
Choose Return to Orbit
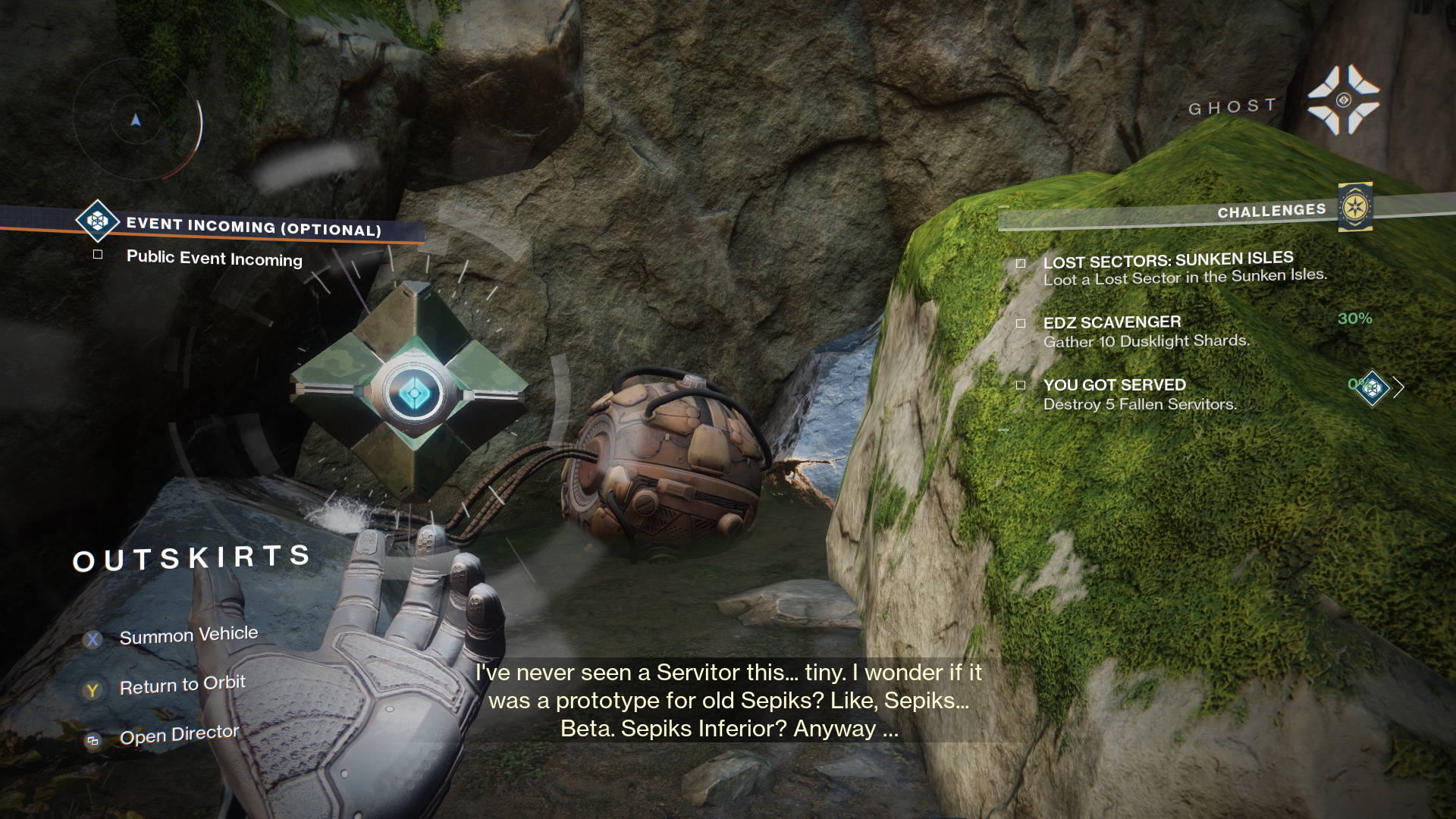tap(182, 686)
